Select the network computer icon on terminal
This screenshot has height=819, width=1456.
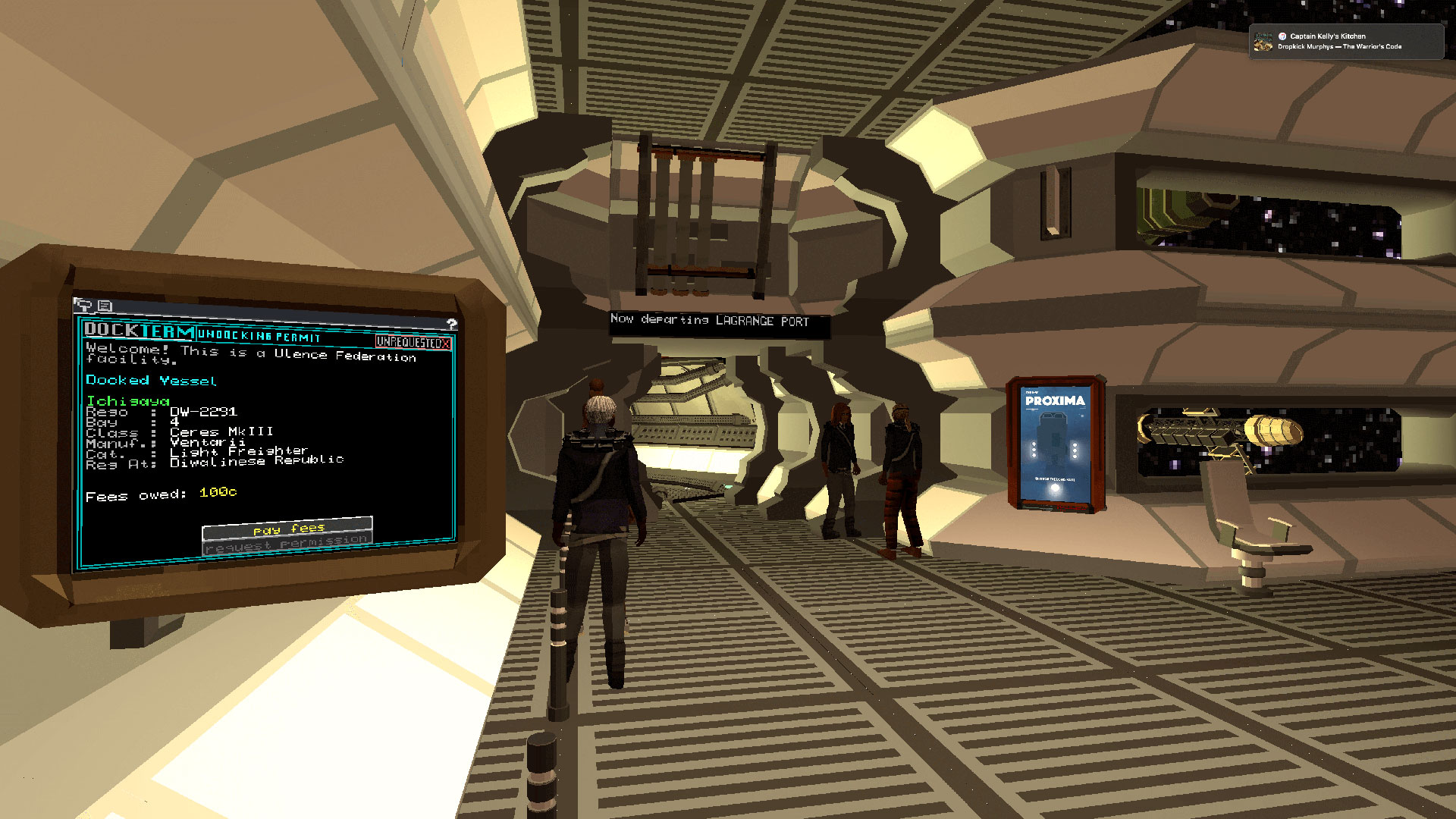tap(85, 306)
